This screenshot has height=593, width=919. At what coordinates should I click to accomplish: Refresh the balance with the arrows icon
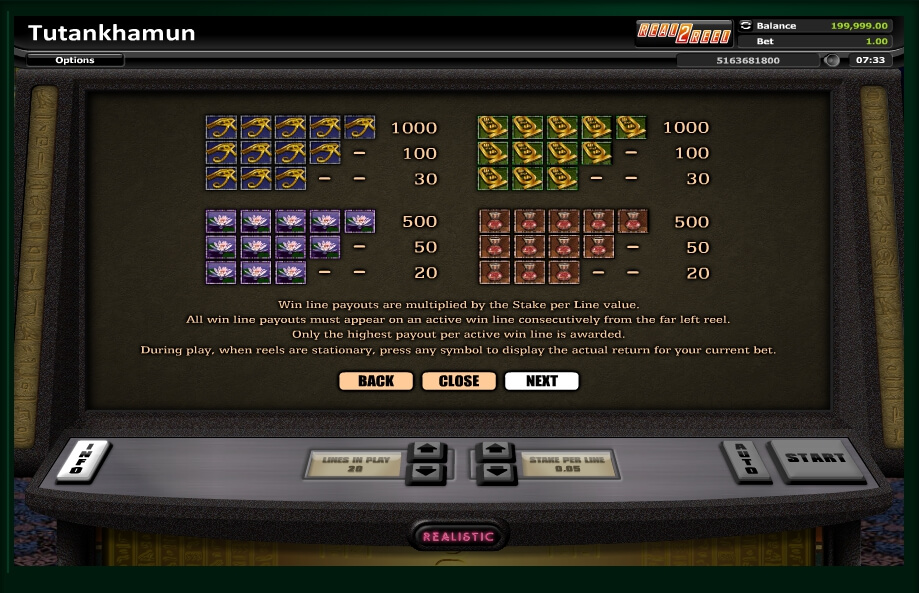point(746,25)
